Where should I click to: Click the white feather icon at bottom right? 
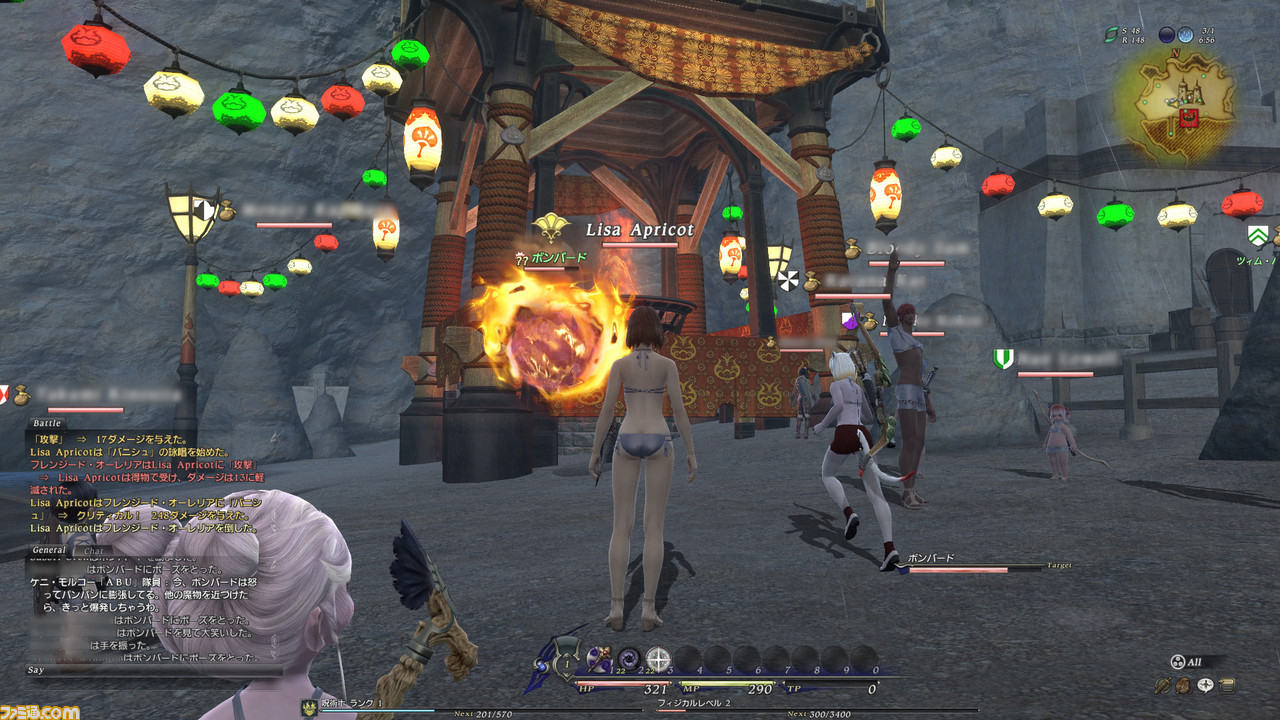point(1205,686)
